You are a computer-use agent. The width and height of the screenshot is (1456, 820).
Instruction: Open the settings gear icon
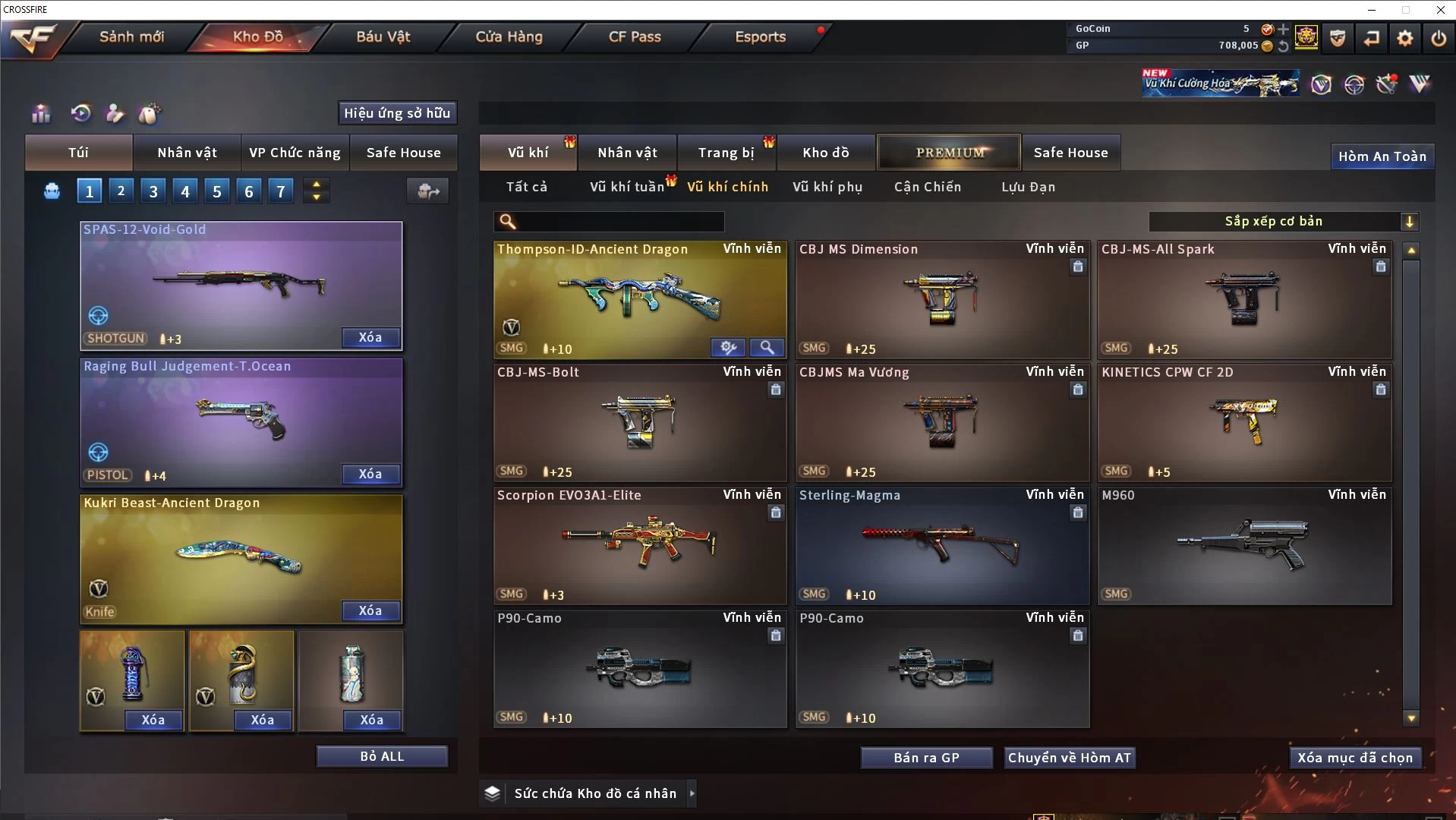(x=1404, y=38)
